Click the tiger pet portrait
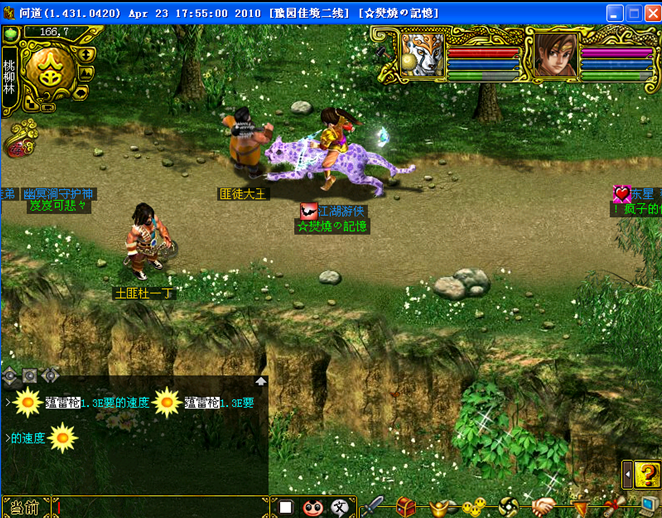Image resolution: width=662 pixels, height=518 pixels. (x=422, y=53)
